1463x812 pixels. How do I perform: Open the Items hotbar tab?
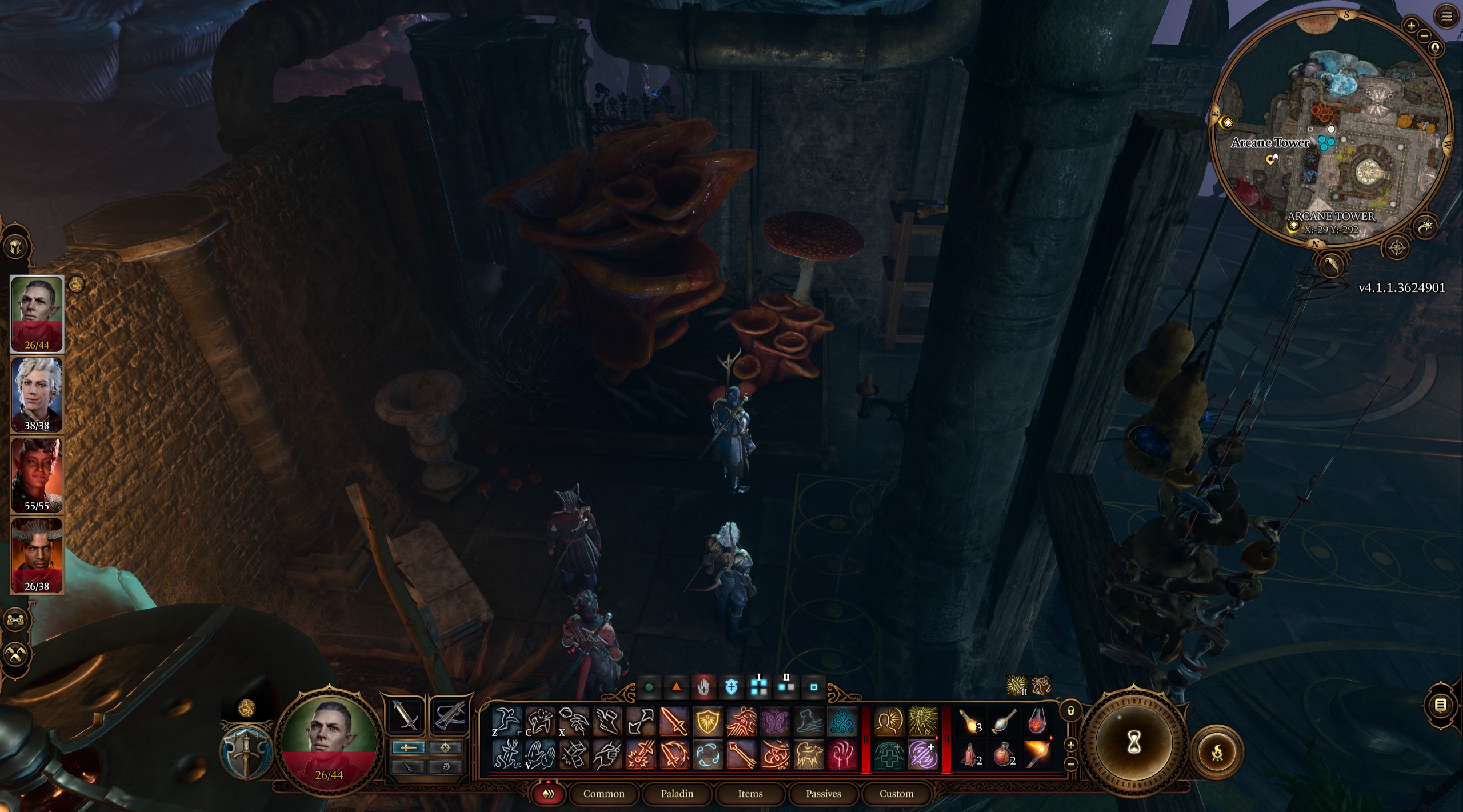[750, 794]
